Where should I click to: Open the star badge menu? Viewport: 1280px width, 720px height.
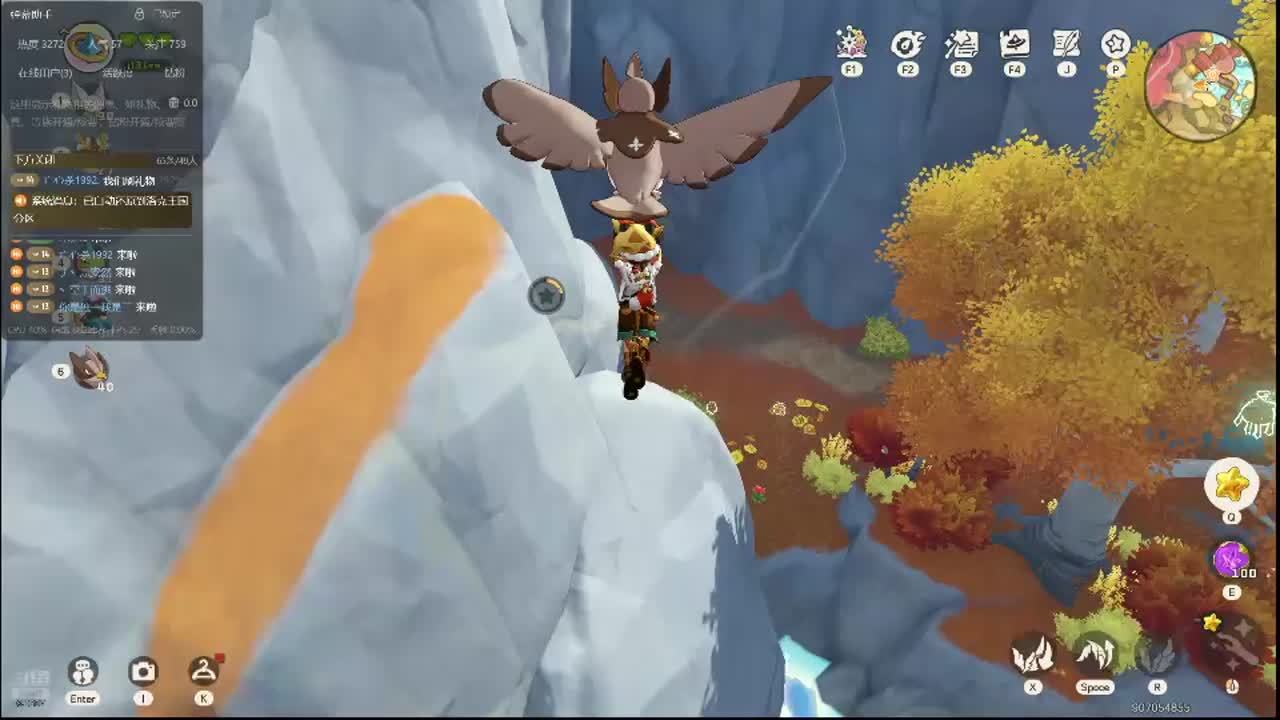(x=1115, y=44)
